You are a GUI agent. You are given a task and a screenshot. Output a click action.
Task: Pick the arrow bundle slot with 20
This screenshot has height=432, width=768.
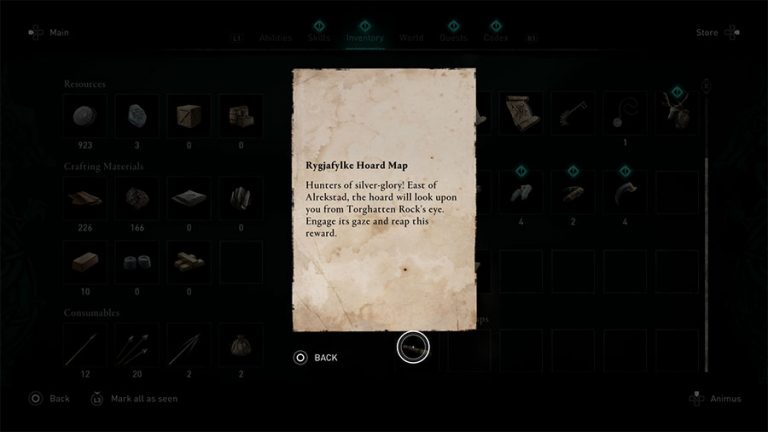(137, 346)
